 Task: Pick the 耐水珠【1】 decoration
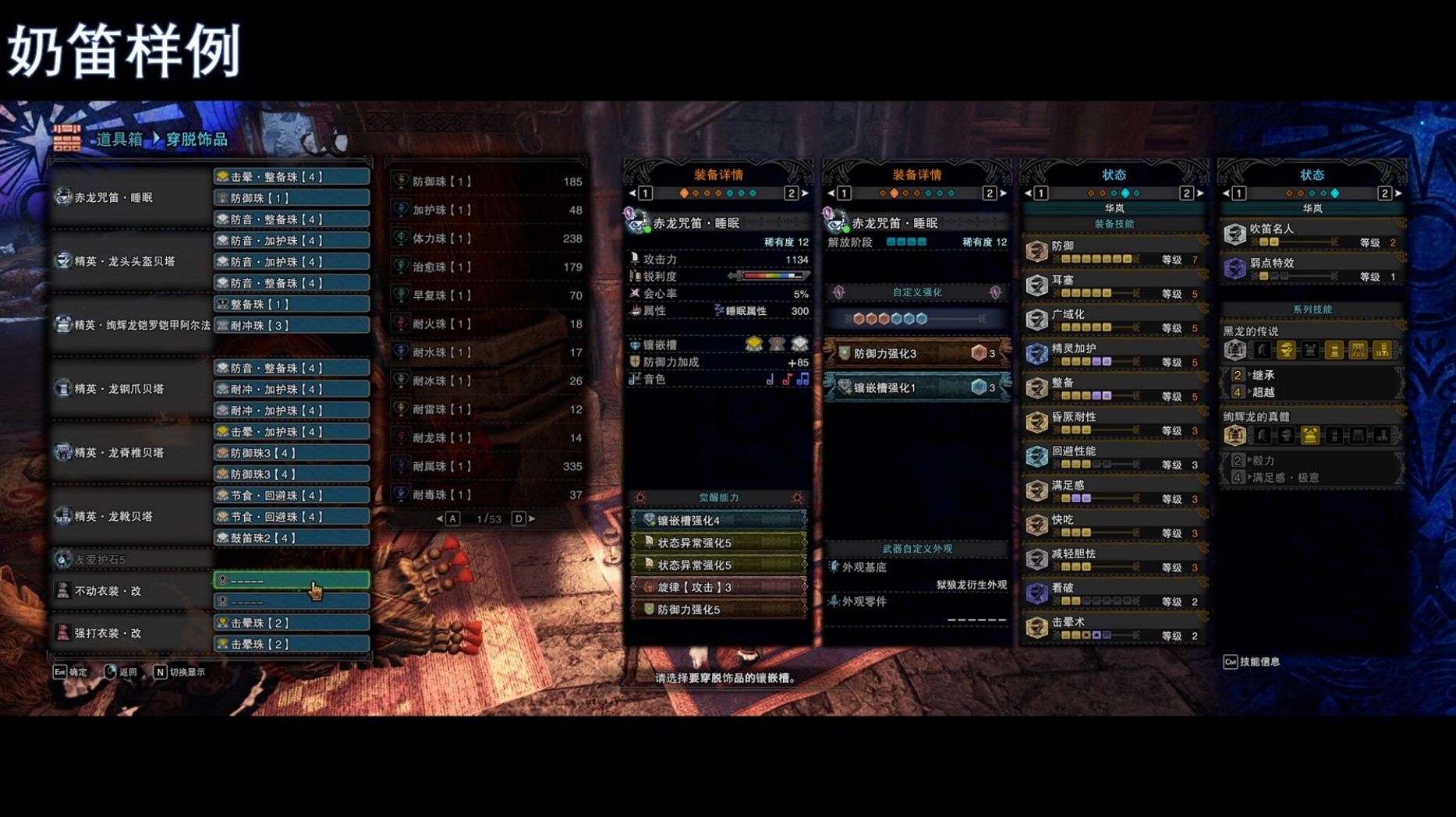click(487, 352)
